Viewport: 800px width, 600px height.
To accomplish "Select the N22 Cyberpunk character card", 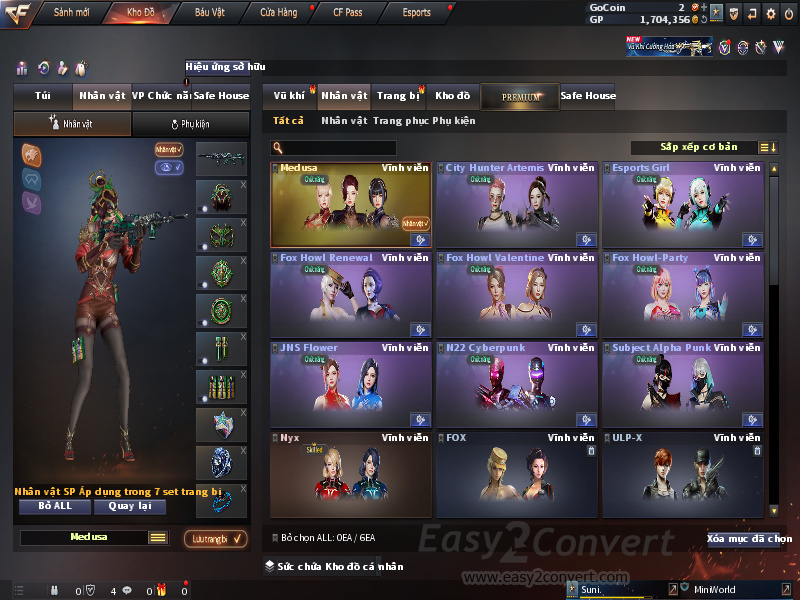I will 516,385.
